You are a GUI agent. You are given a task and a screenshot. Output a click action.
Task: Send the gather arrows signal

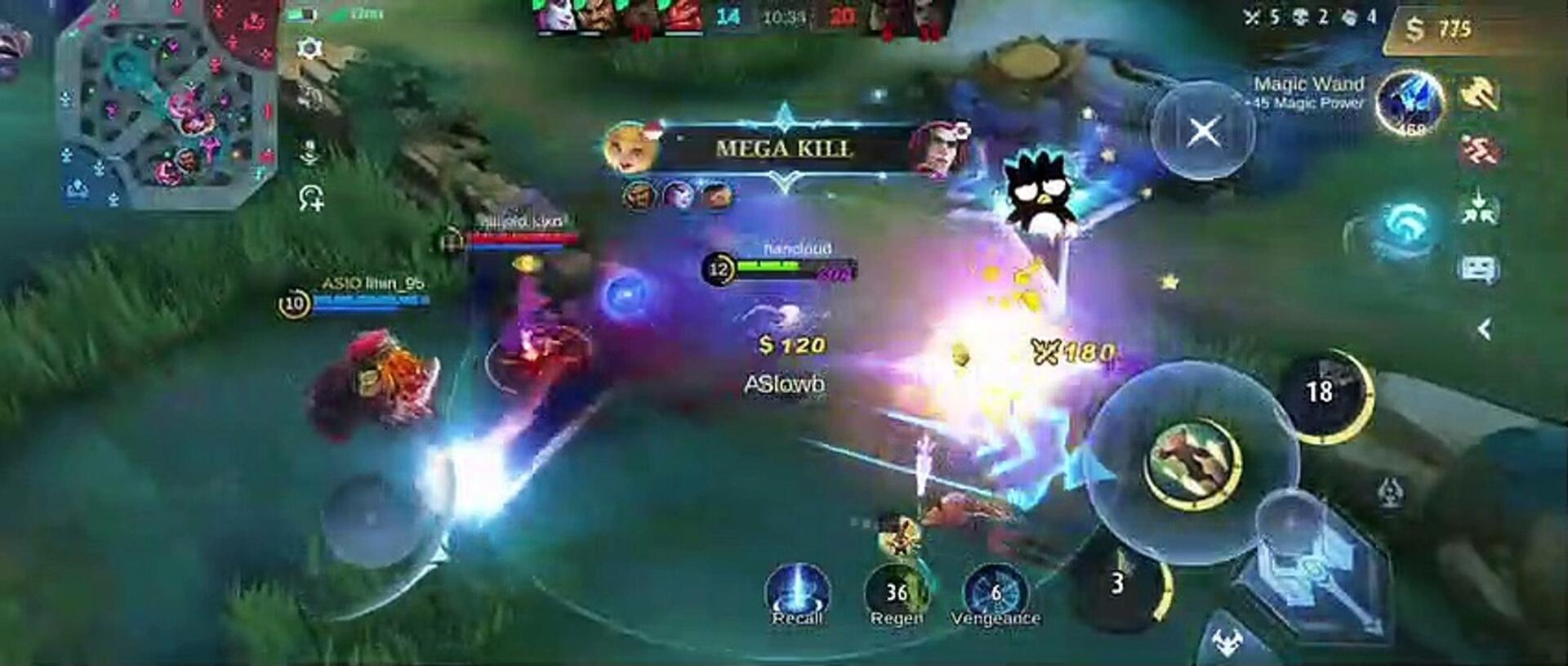(1480, 209)
